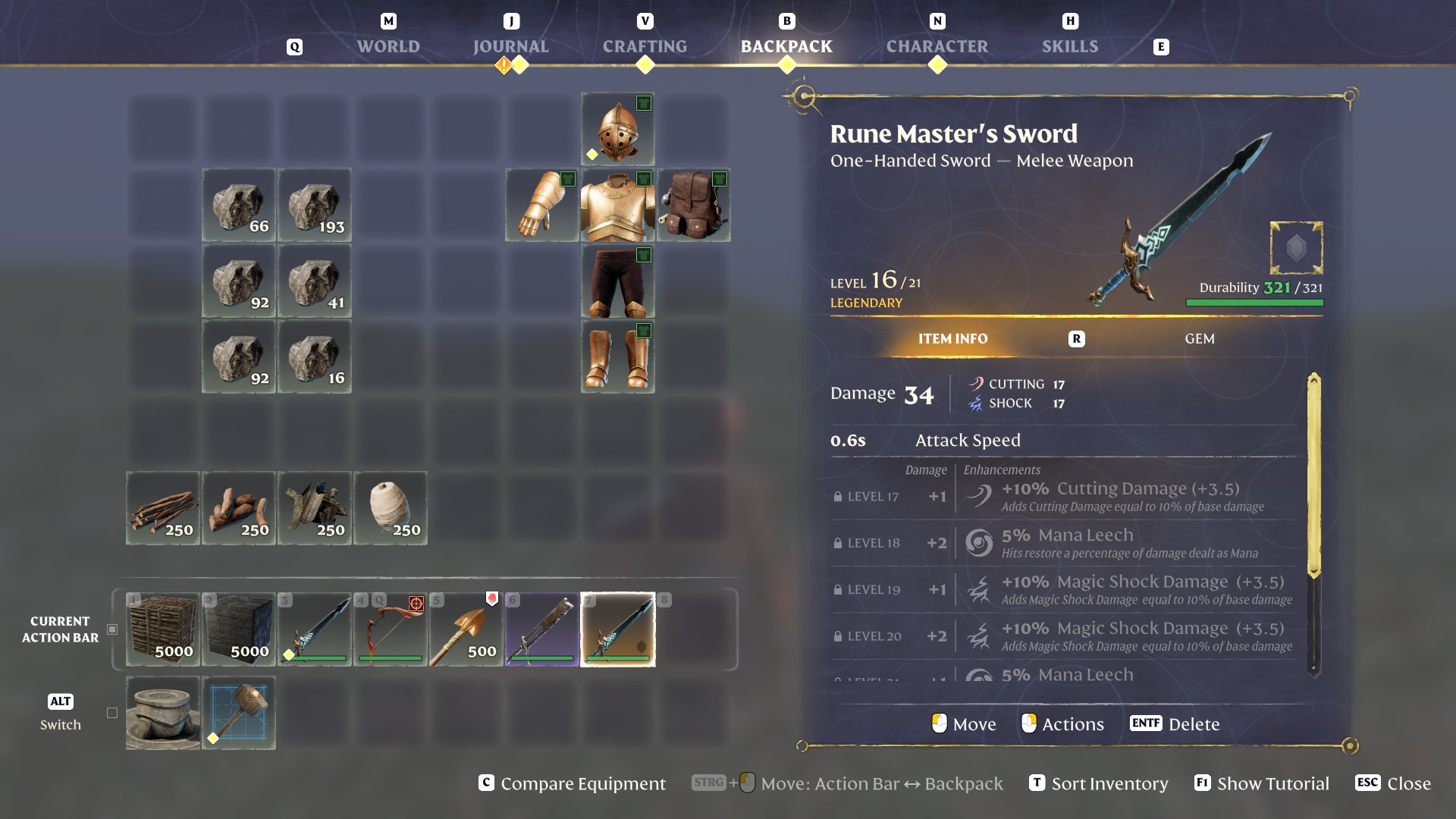Pick the dark trousers slot
The image size is (1456, 819).
tap(617, 281)
